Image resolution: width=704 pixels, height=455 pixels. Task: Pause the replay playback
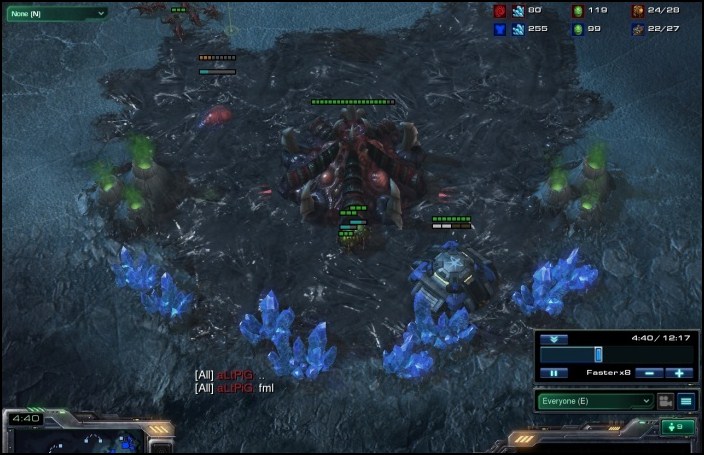coord(553,373)
